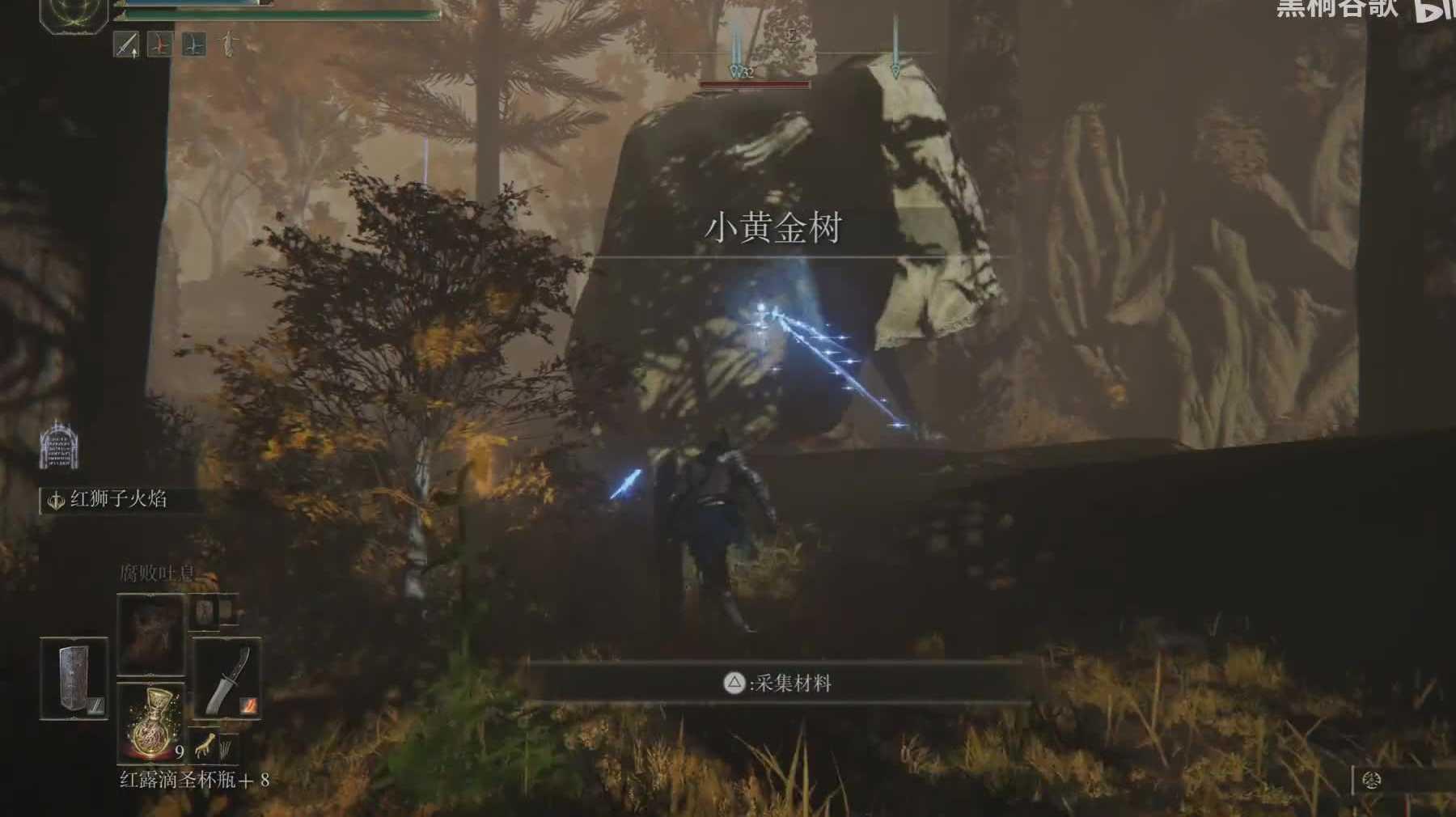Choose the Rotten Breath spell slot
The image size is (1456, 817).
(x=151, y=634)
